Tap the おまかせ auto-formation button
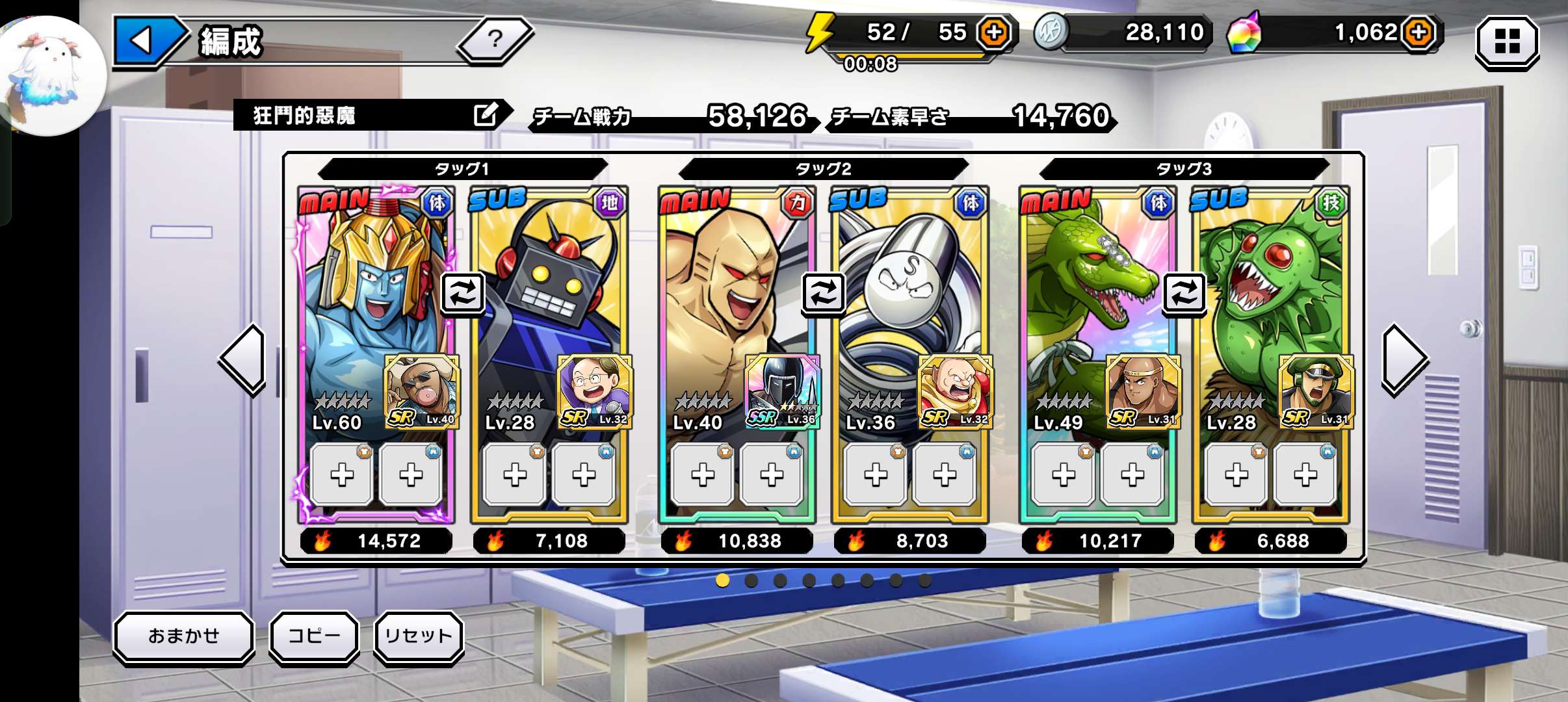 [184, 636]
